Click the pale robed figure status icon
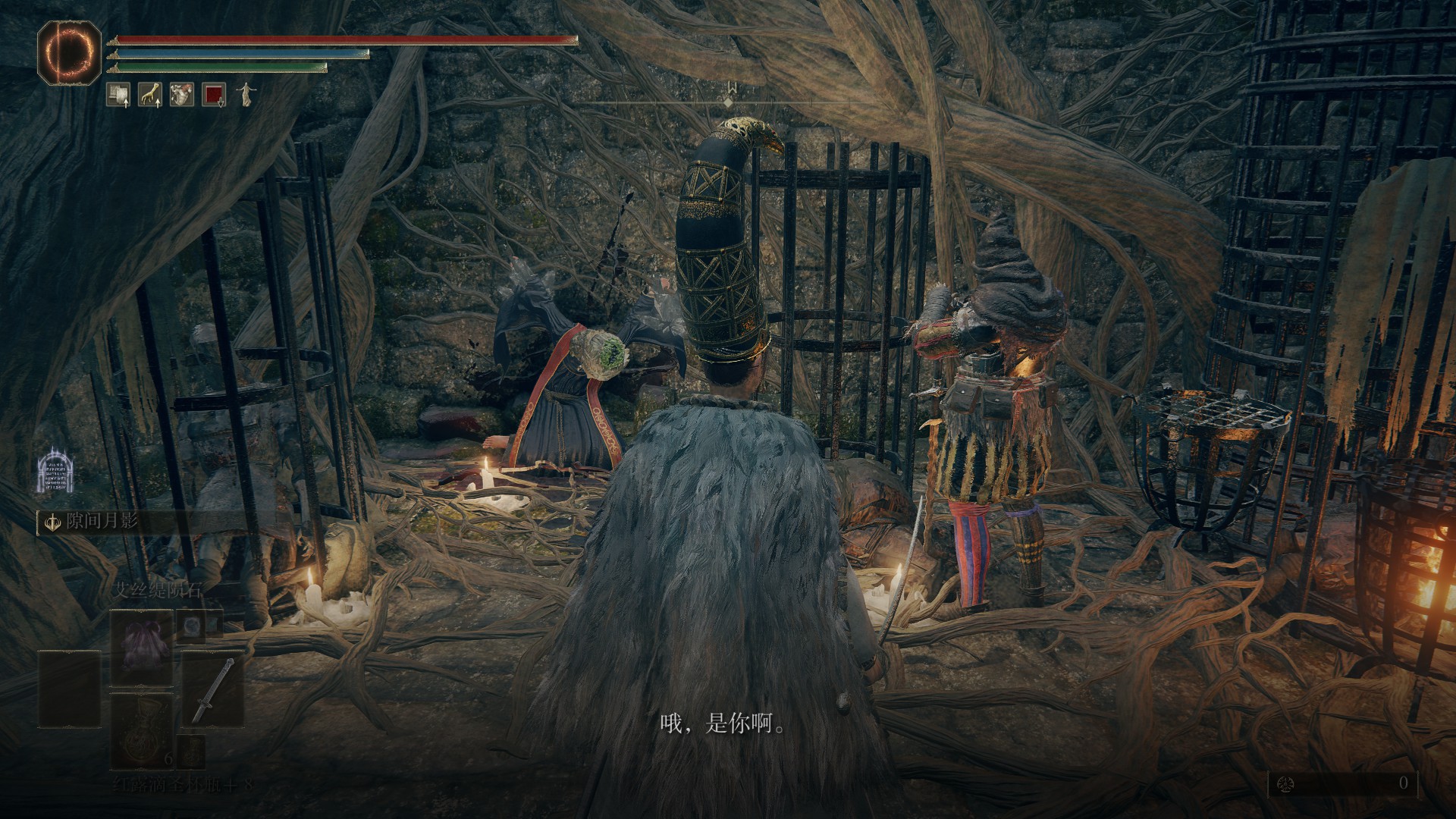 click(246, 94)
